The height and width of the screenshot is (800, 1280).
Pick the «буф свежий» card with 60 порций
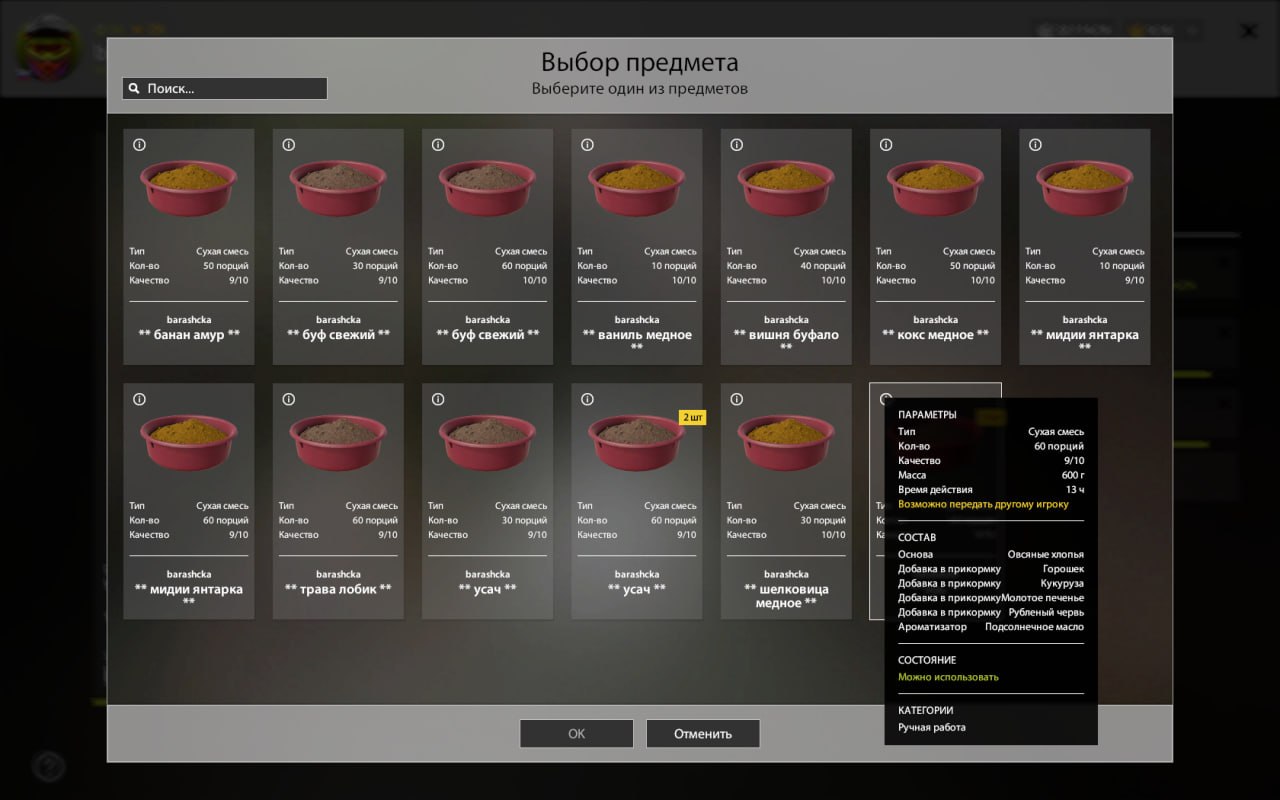click(x=487, y=246)
